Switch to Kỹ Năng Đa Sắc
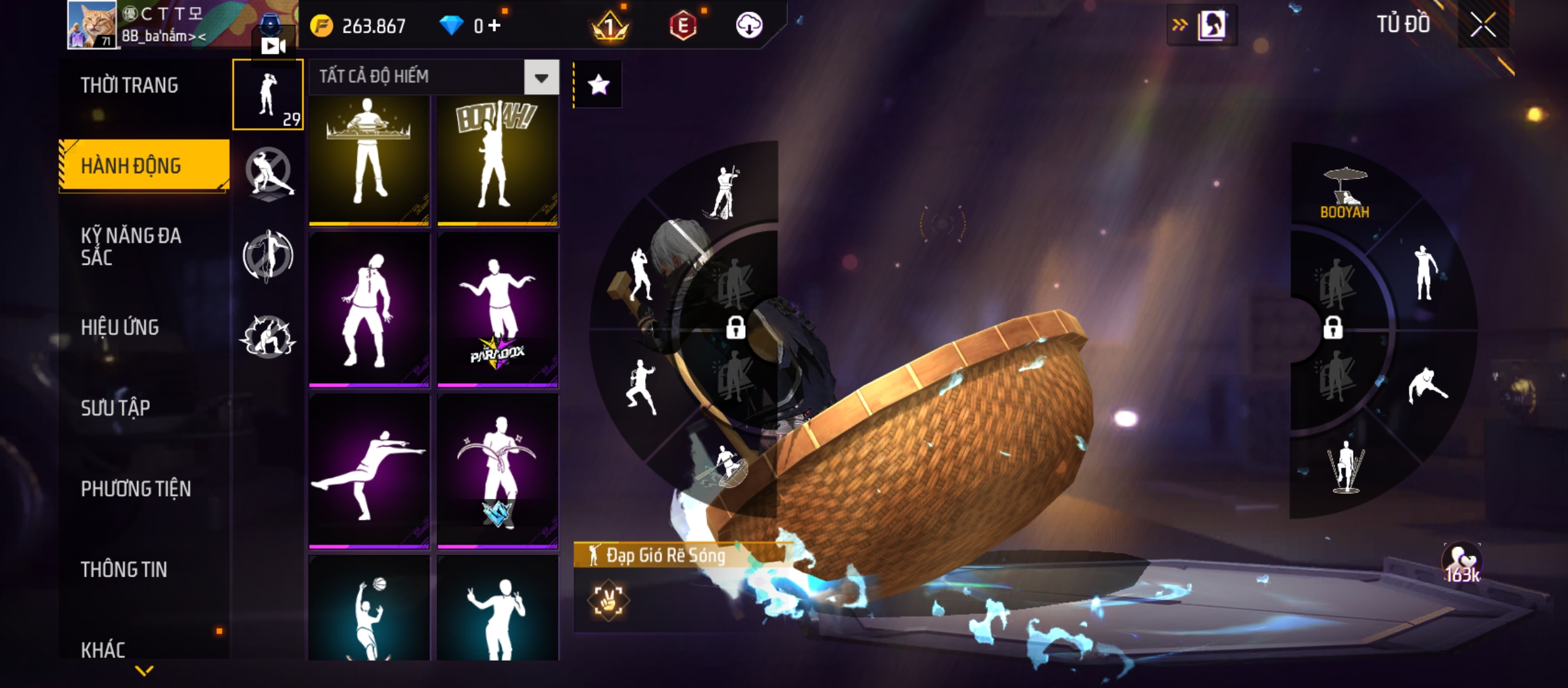 (131, 246)
